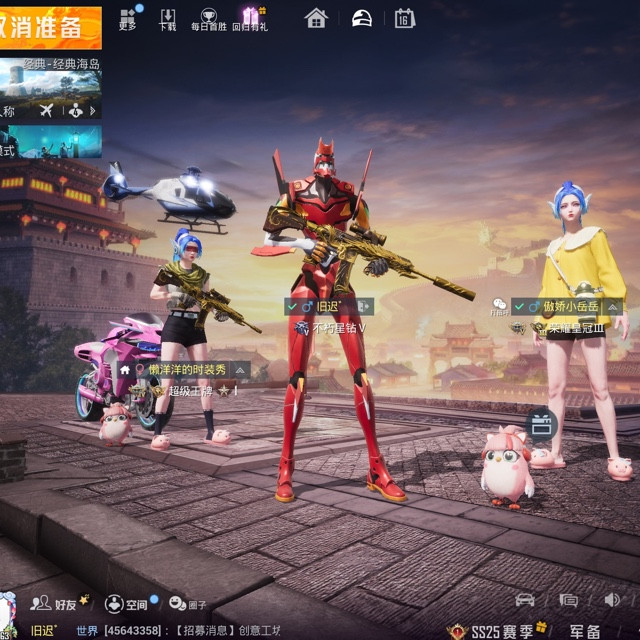The image size is (640, 640).
Task: Open the 每日首胜 daily first win reward
Action: click(x=208, y=19)
